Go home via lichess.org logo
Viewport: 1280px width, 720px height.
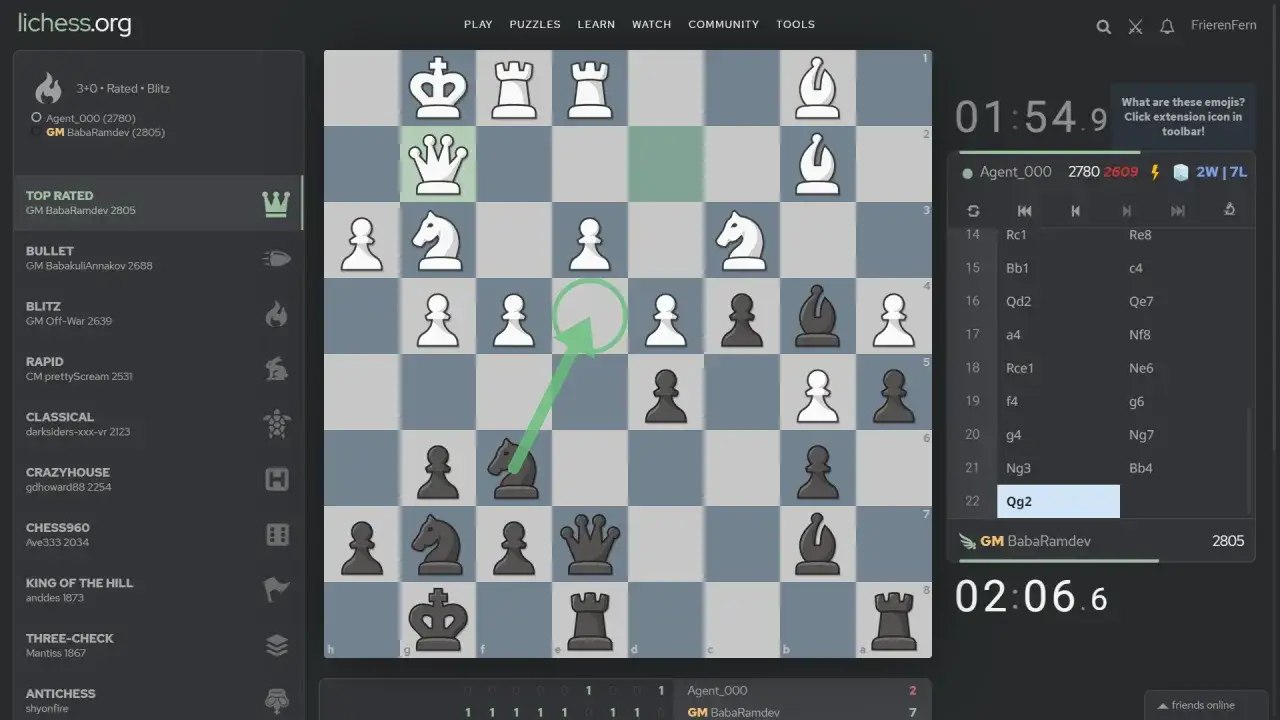pos(72,23)
